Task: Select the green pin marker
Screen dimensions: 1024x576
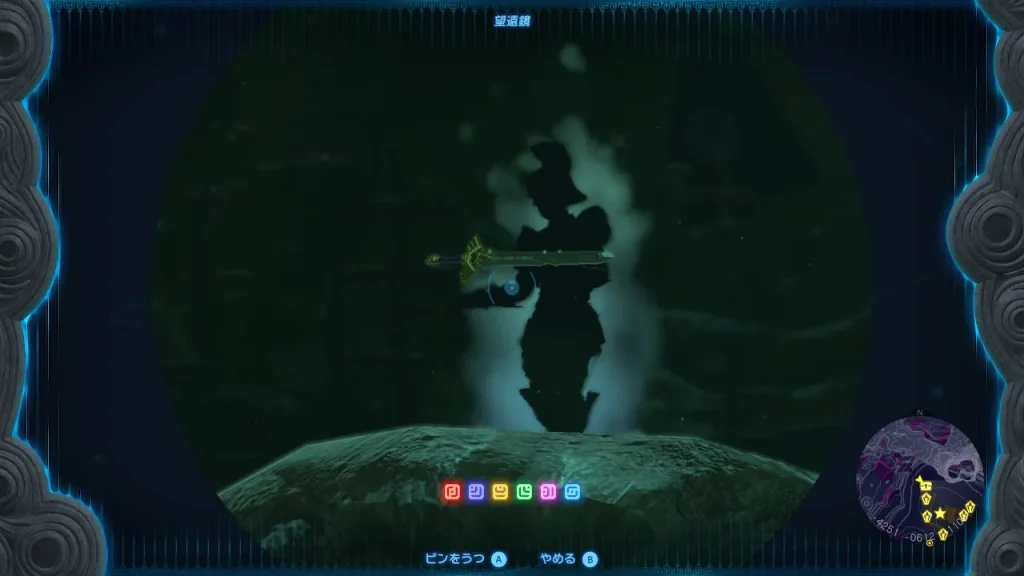Action: [x=524, y=491]
